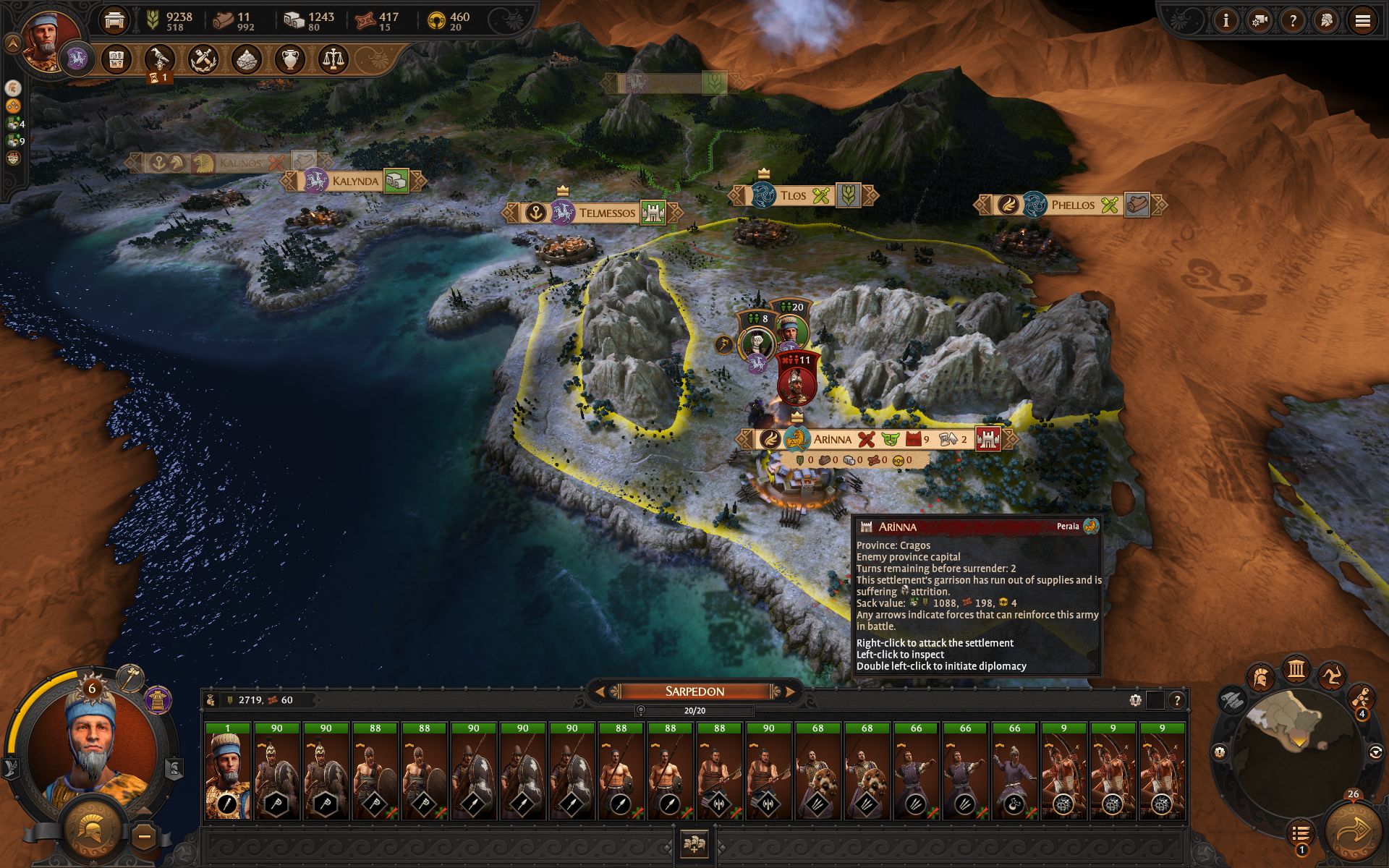Viewport: 1389px width, 868px height.
Task: Open the columned temple button above minimap
Action: pyautogui.click(x=1296, y=669)
